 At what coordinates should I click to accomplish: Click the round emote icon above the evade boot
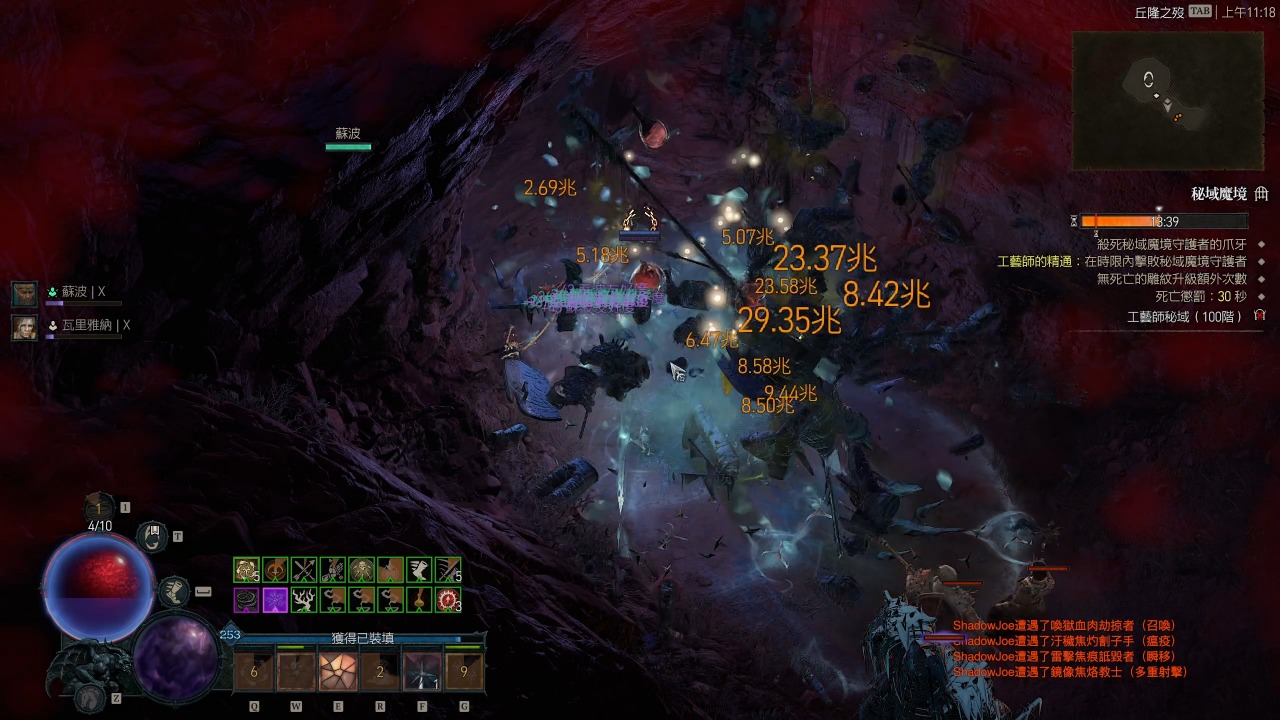151,537
